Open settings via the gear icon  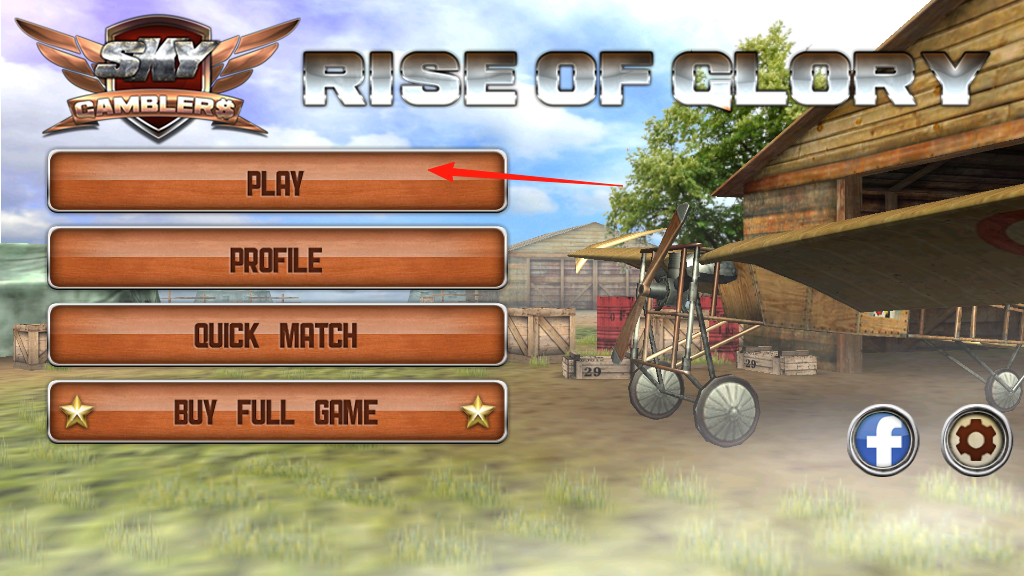pos(976,440)
